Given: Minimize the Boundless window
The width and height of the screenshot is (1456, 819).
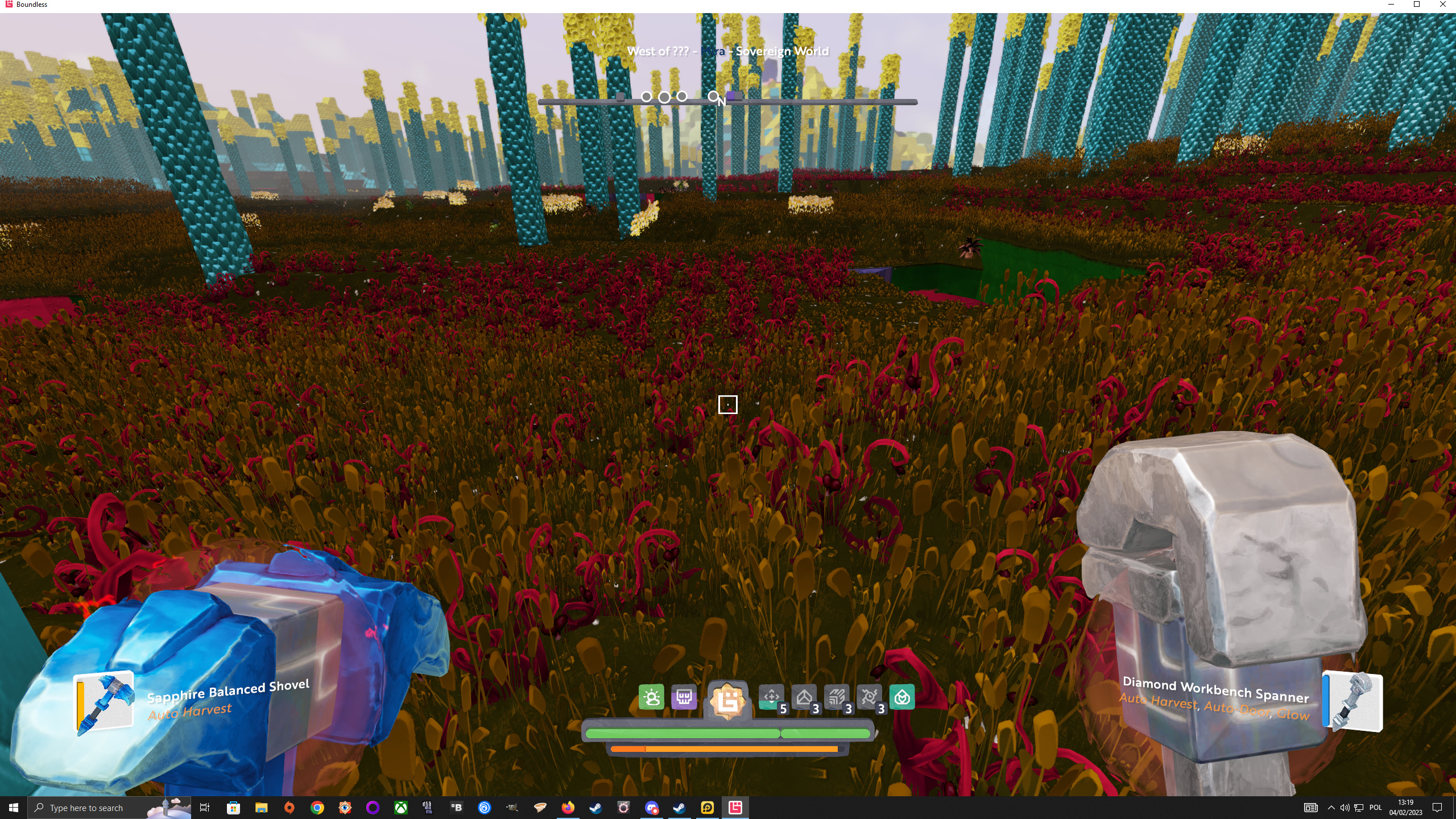Looking at the screenshot, I should click(x=1391, y=5).
